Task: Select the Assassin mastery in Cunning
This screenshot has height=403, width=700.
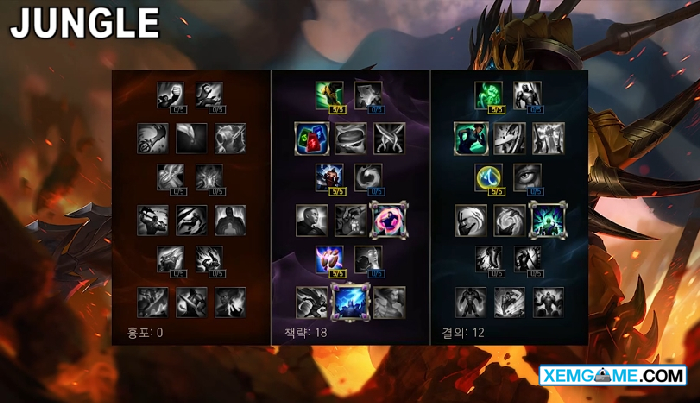Action: [x=389, y=137]
